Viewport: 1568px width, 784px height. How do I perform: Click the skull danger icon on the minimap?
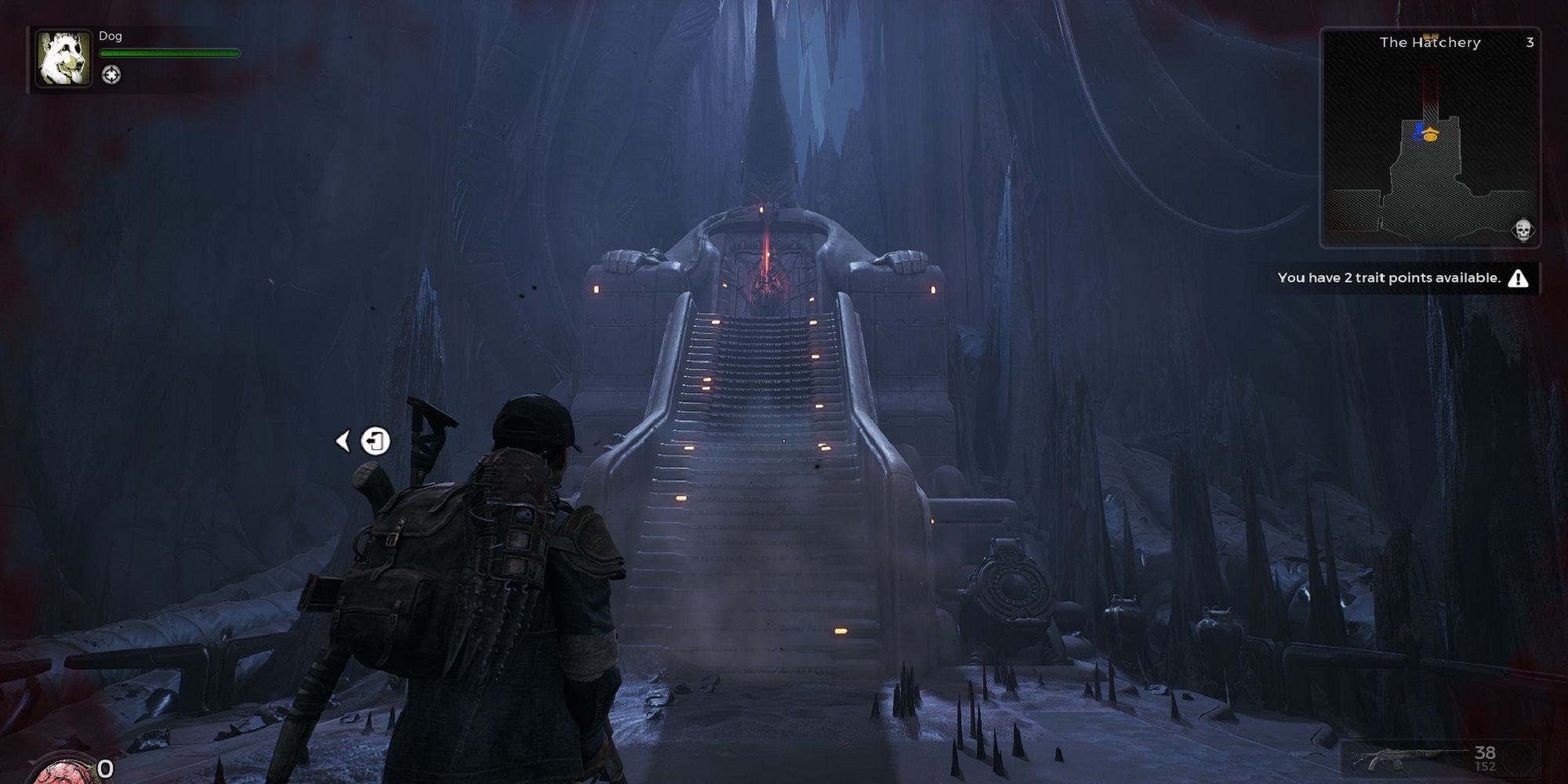click(x=1523, y=230)
